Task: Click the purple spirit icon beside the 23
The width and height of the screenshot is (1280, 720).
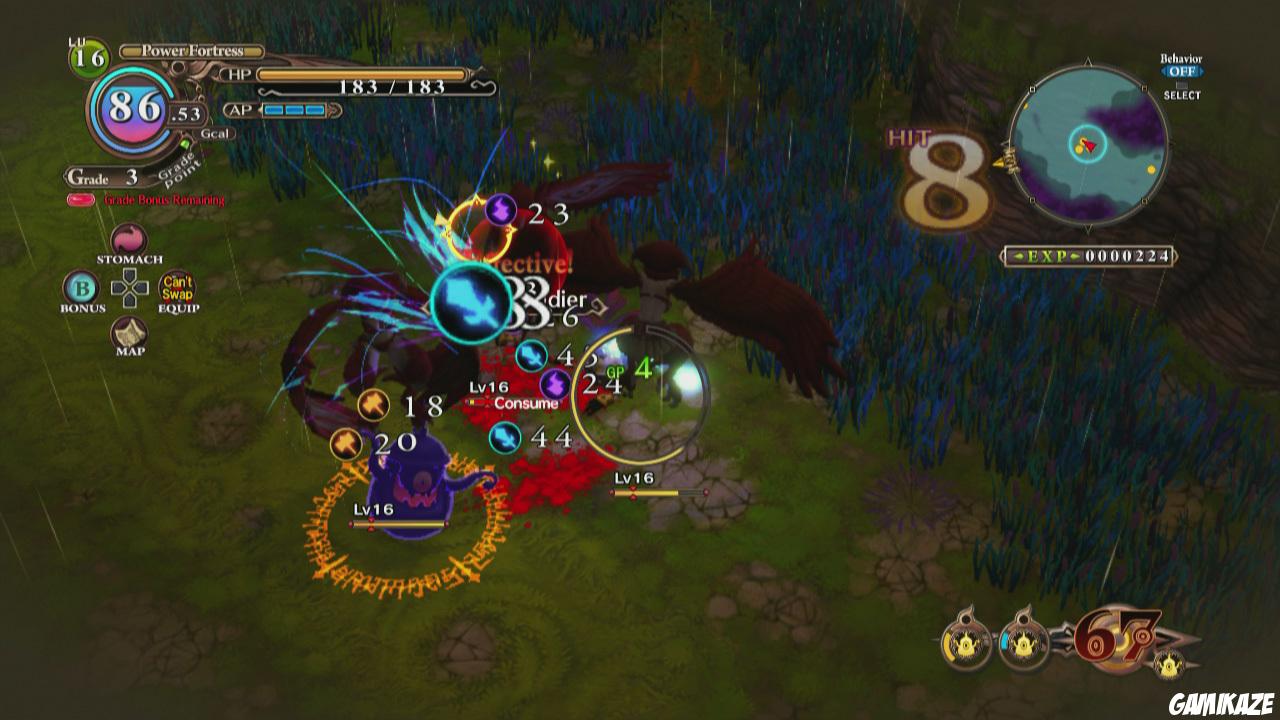Action: tap(499, 207)
